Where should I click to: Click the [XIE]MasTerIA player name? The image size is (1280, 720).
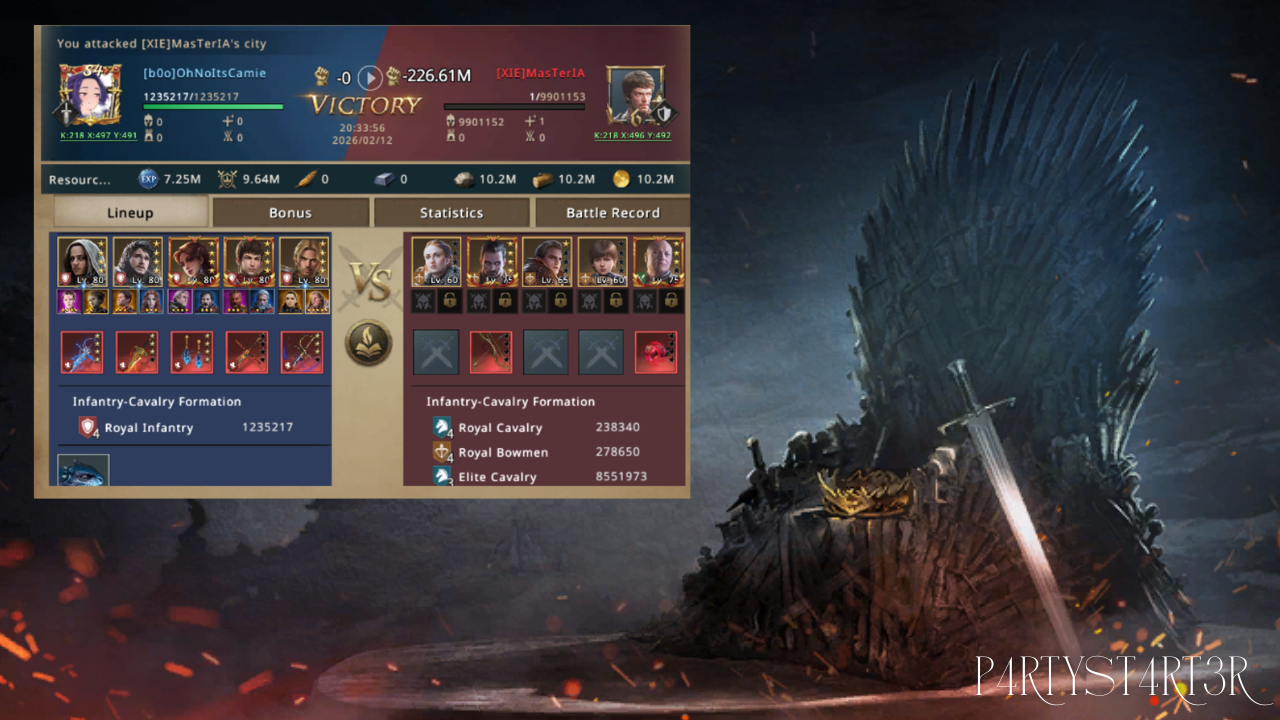click(x=540, y=73)
